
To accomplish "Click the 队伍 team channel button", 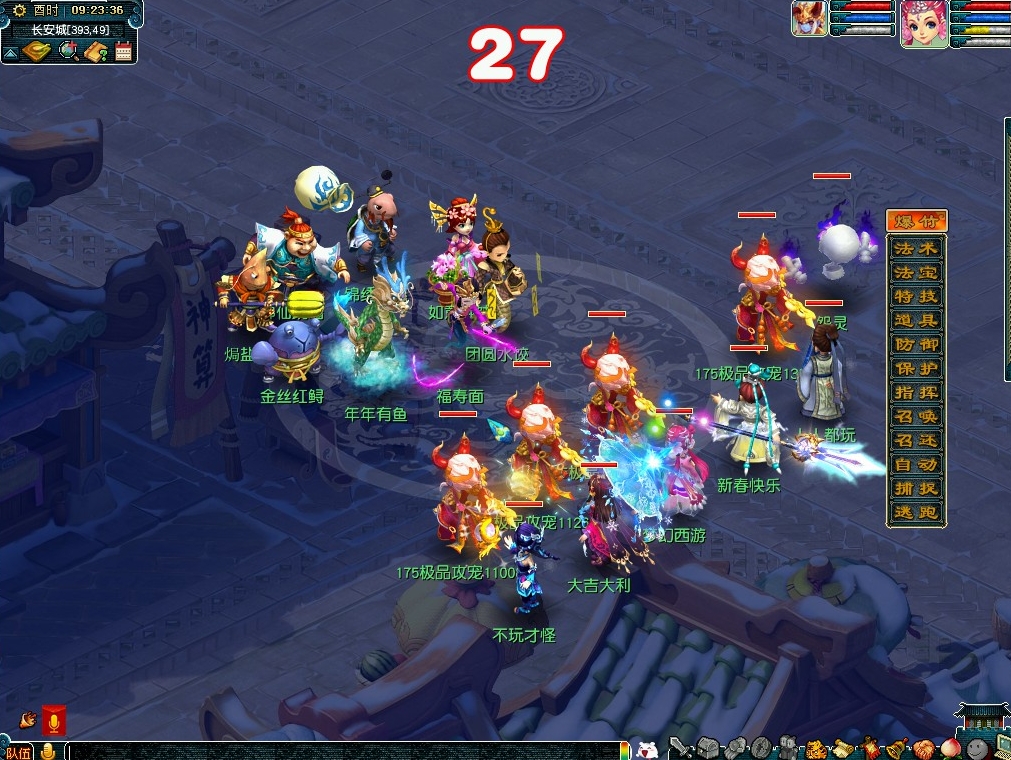I will point(18,752).
